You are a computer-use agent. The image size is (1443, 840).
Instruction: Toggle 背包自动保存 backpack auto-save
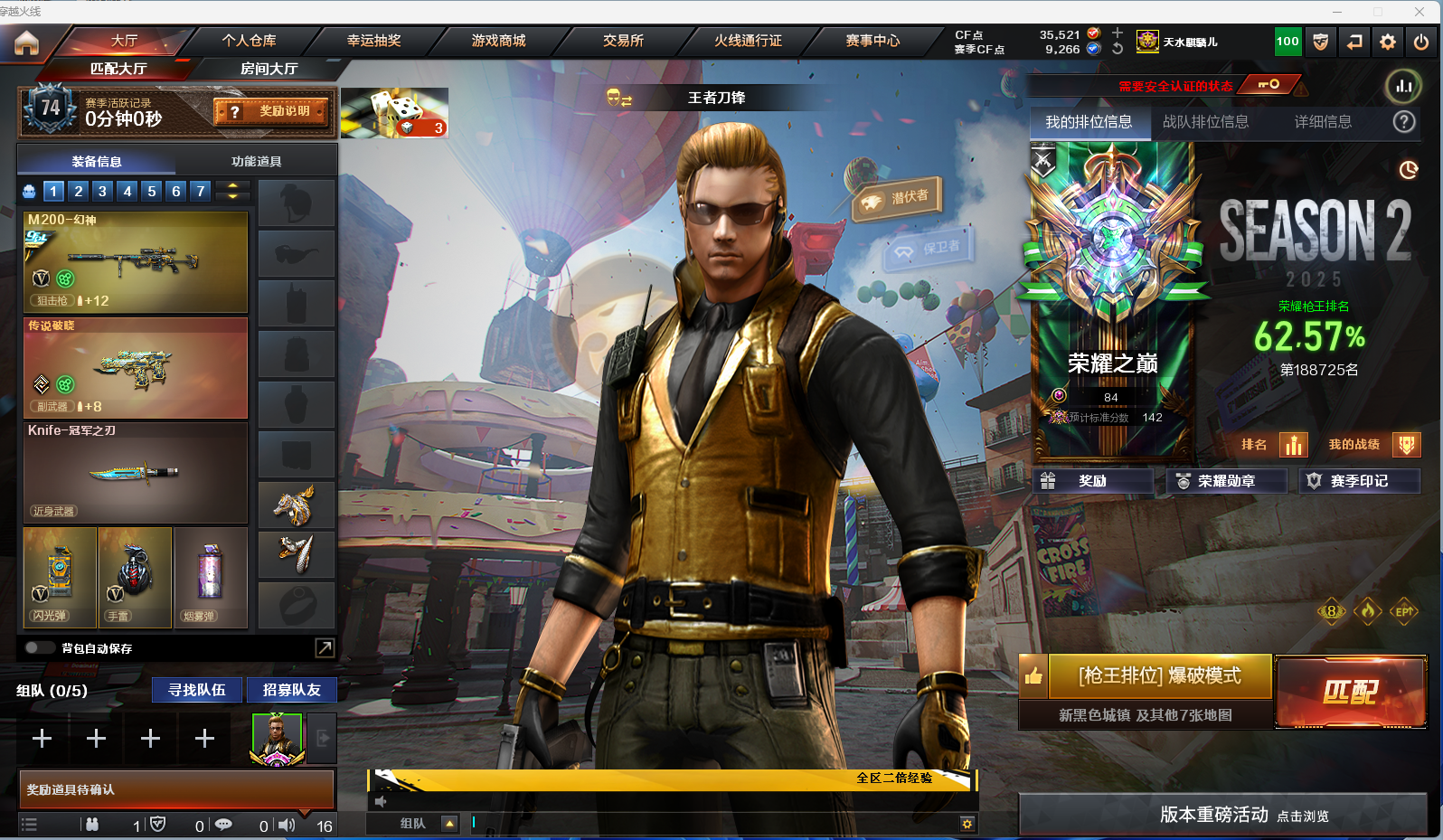[40, 647]
